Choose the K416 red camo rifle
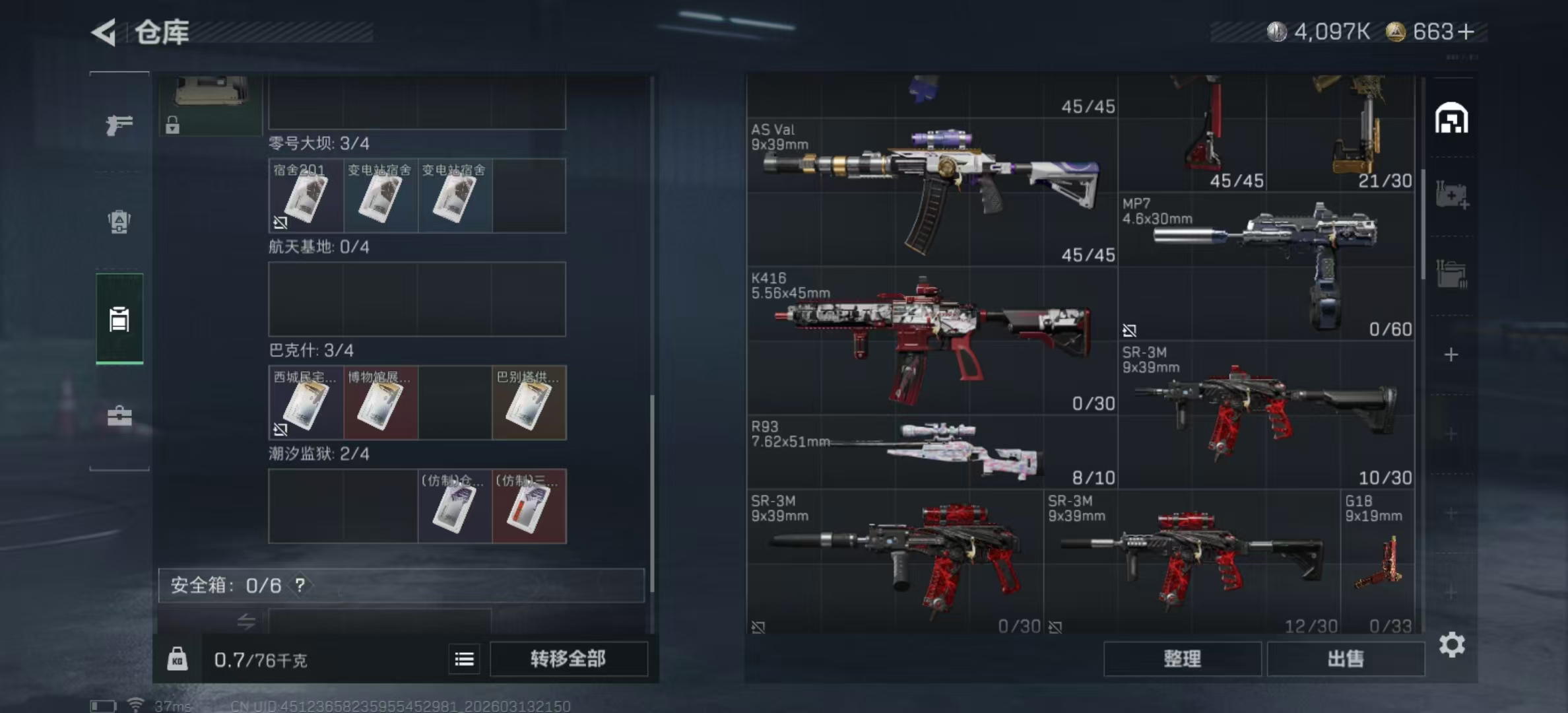The height and width of the screenshot is (713, 1568). (x=931, y=340)
